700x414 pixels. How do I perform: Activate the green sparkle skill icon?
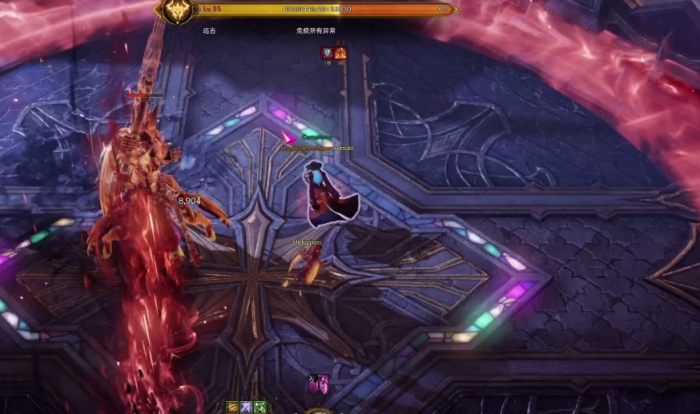point(260,407)
